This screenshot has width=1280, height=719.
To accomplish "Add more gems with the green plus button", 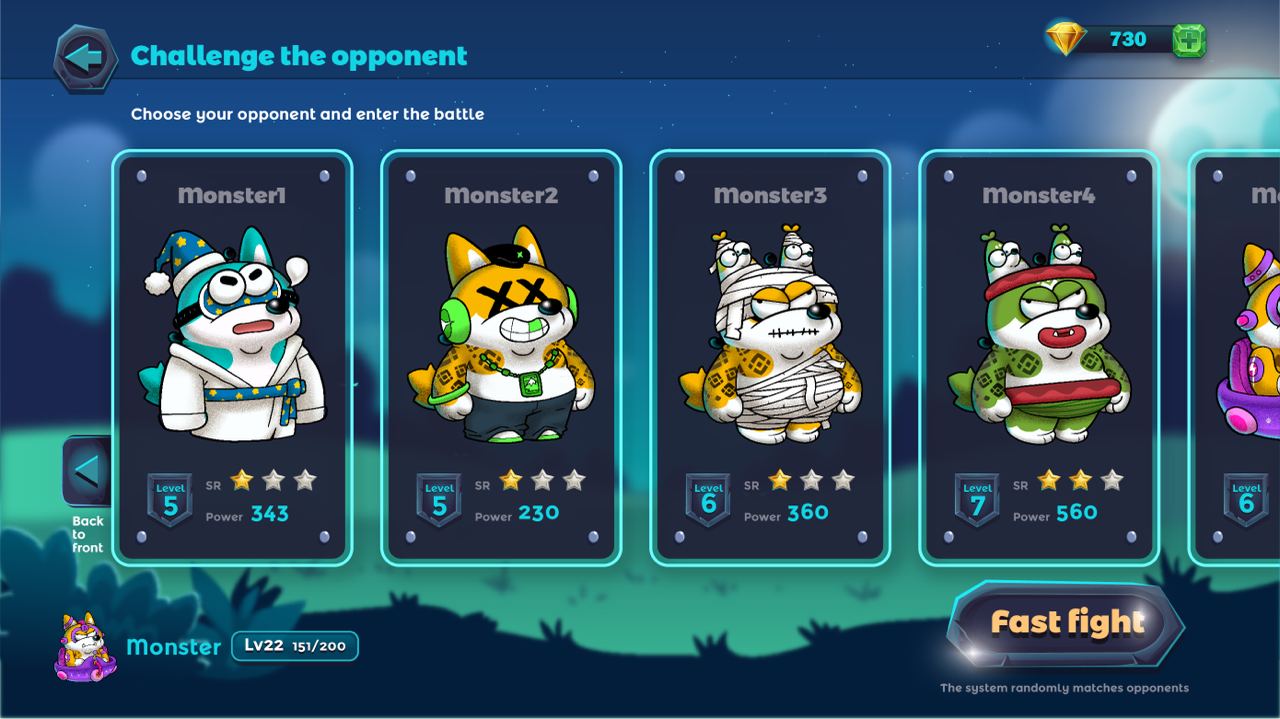I will coord(1188,40).
